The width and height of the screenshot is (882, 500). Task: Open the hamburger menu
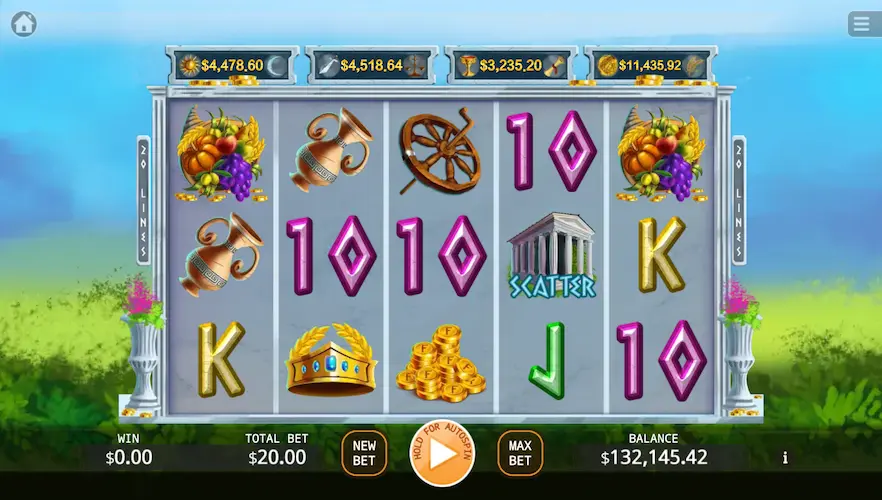point(860,23)
